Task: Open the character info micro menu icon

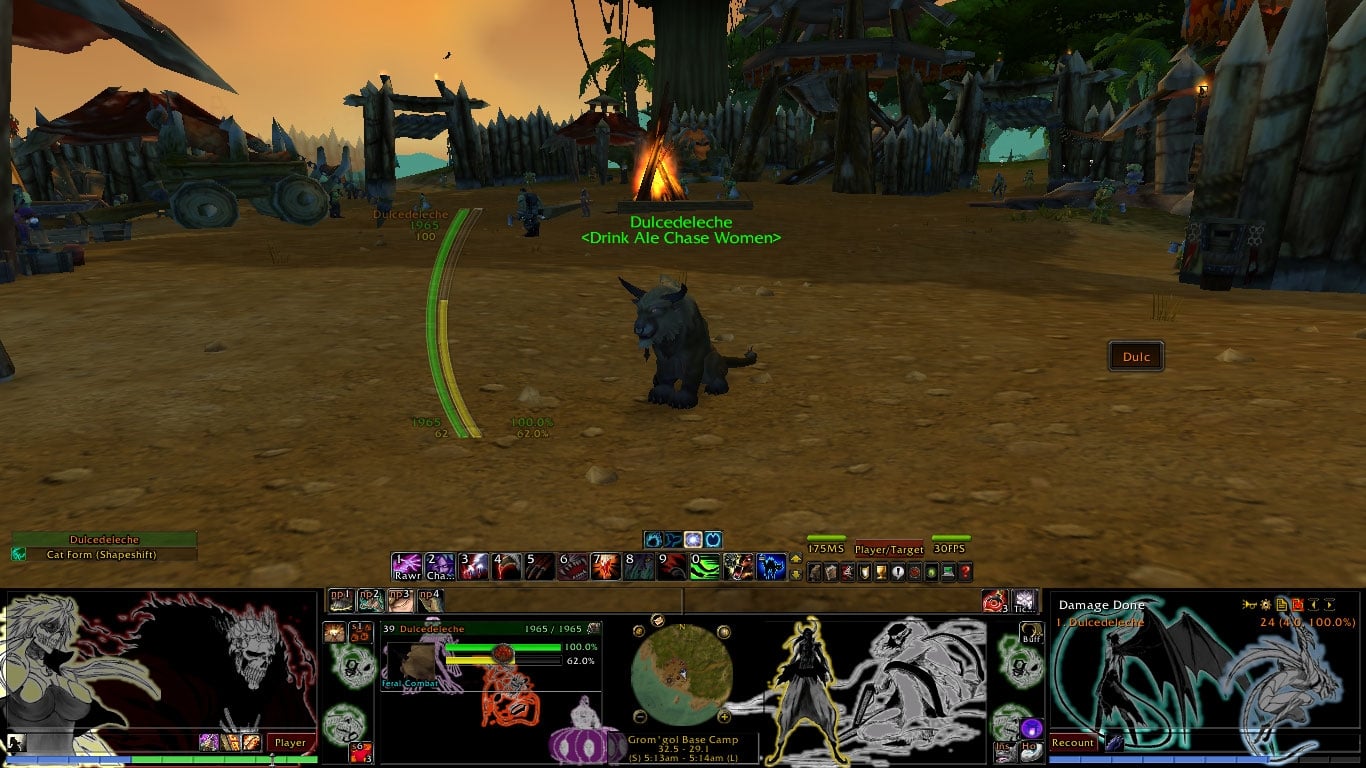Action: pos(814,571)
